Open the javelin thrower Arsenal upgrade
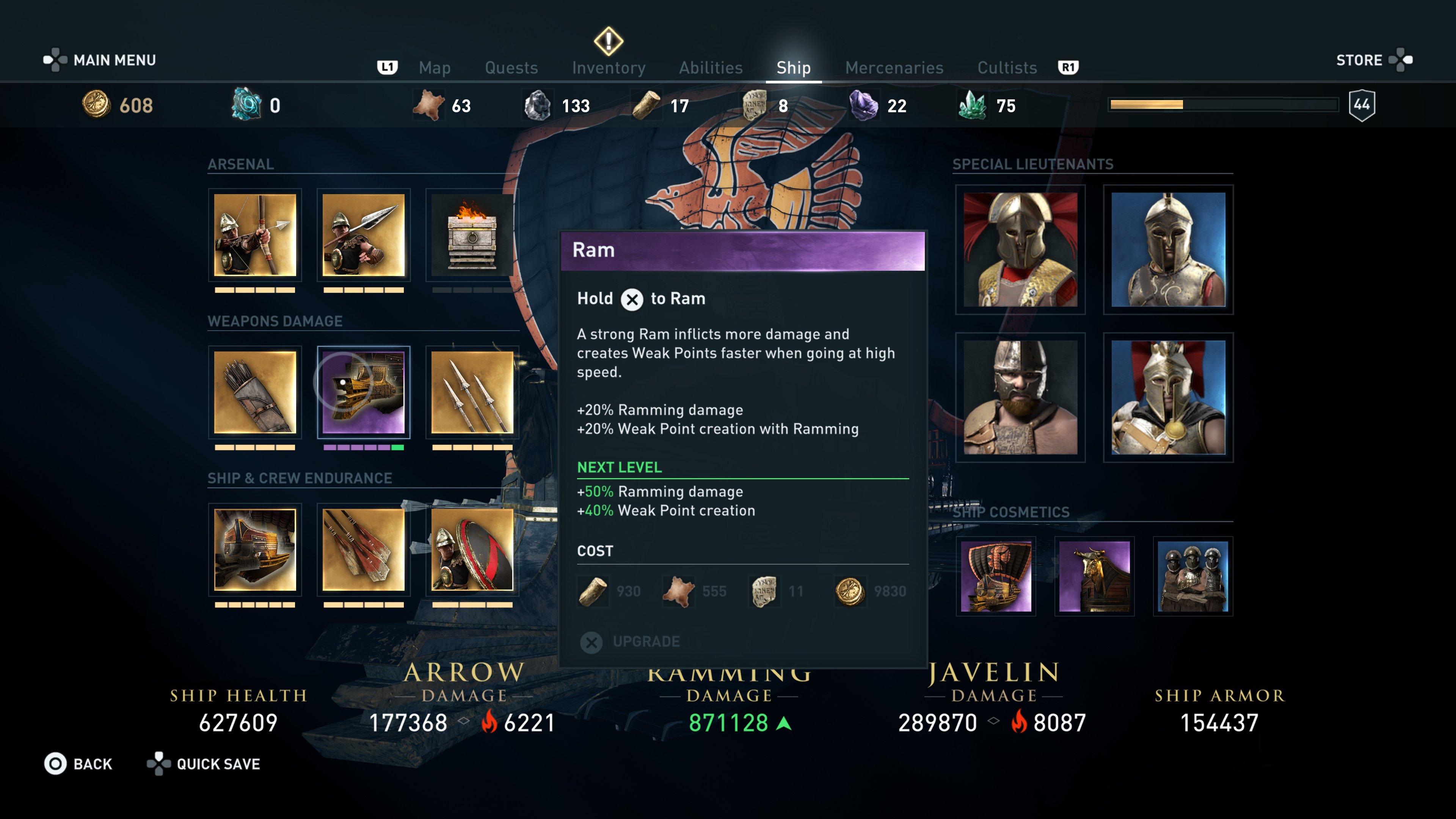This screenshot has height=819, width=1456. [364, 237]
